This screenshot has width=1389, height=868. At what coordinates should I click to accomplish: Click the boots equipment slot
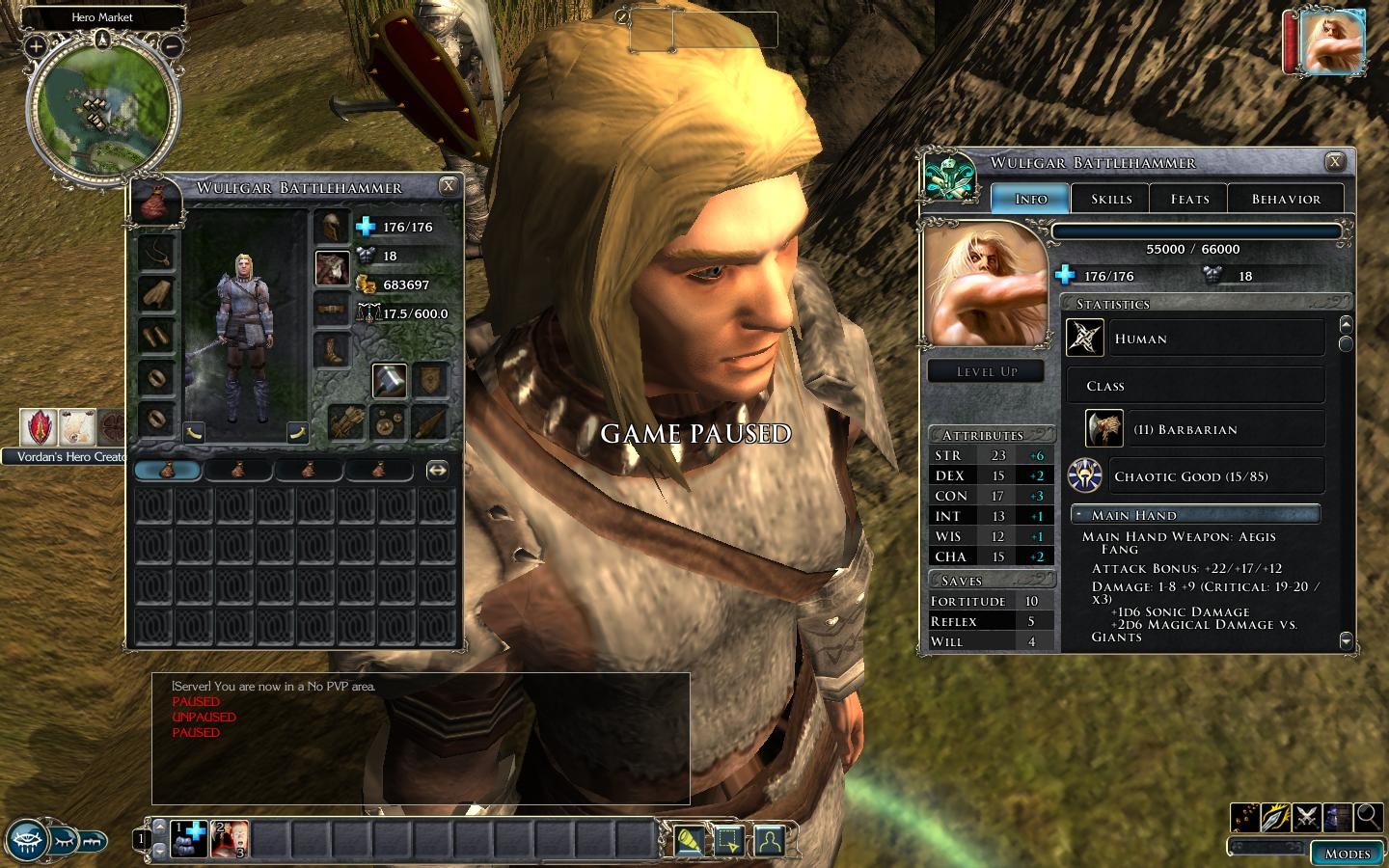(x=332, y=350)
